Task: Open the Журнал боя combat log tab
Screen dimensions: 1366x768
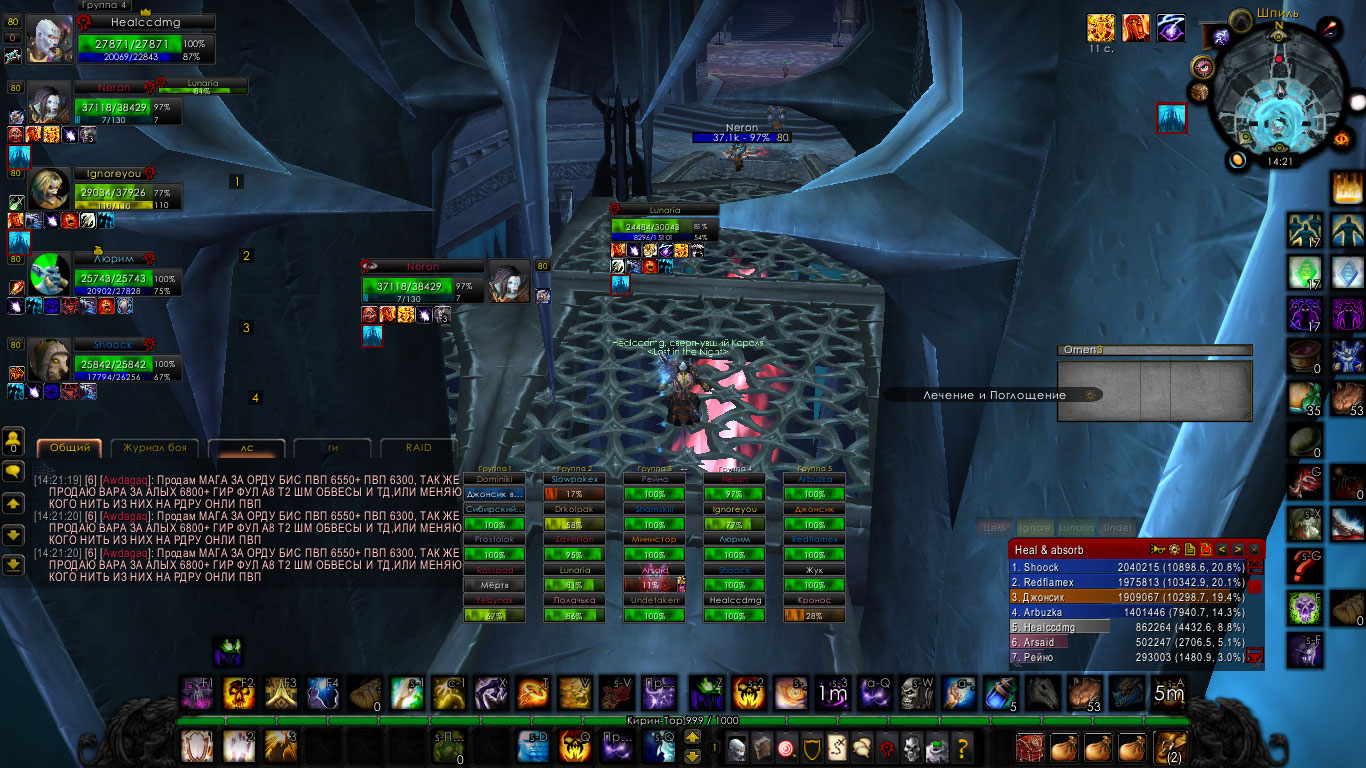Action: pyautogui.click(x=155, y=448)
